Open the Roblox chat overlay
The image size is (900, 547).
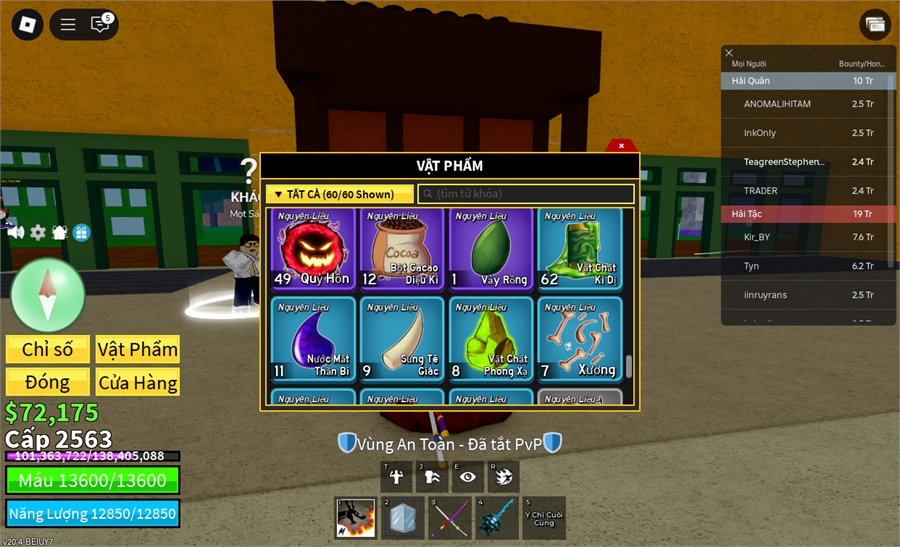pyautogui.click(x=100, y=25)
